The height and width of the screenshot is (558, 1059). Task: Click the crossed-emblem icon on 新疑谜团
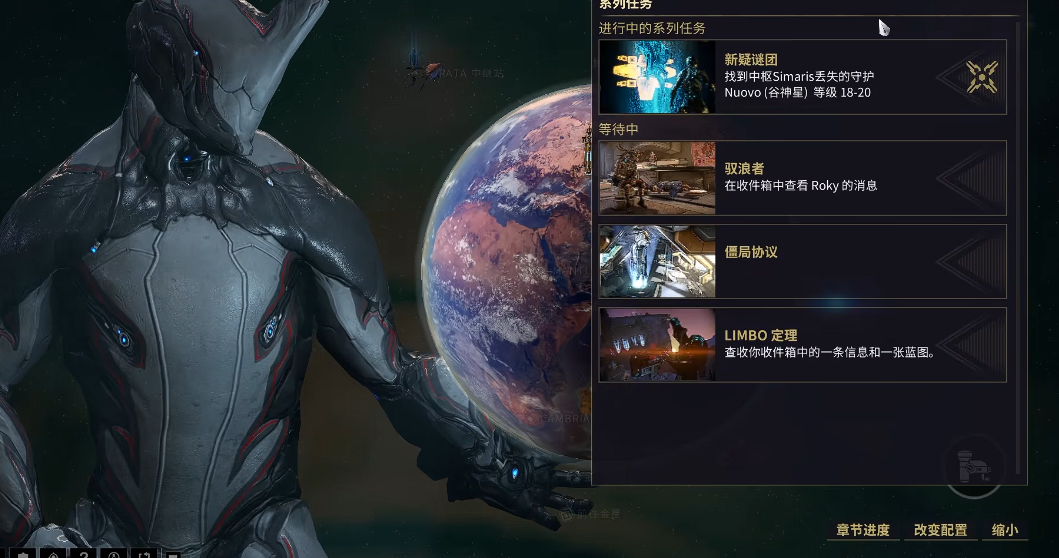tap(982, 77)
